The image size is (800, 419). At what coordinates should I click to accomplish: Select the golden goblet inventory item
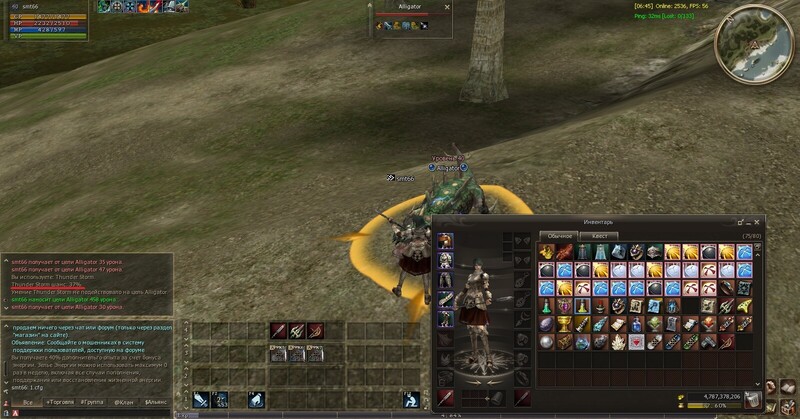pos(565,324)
